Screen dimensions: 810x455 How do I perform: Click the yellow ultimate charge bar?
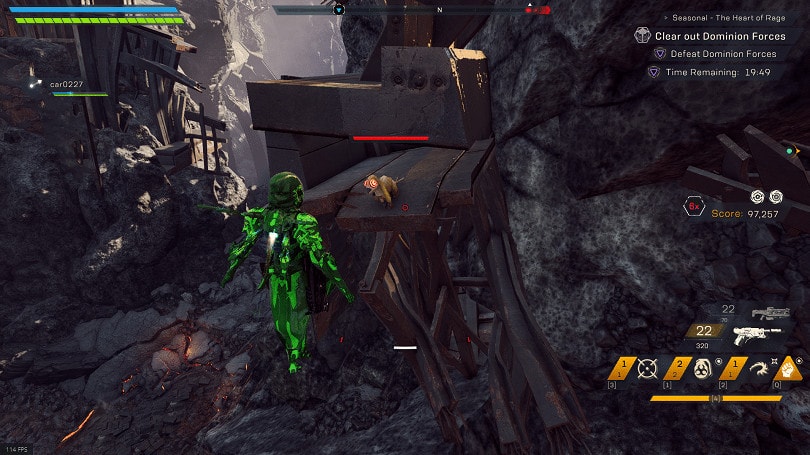pos(715,398)
